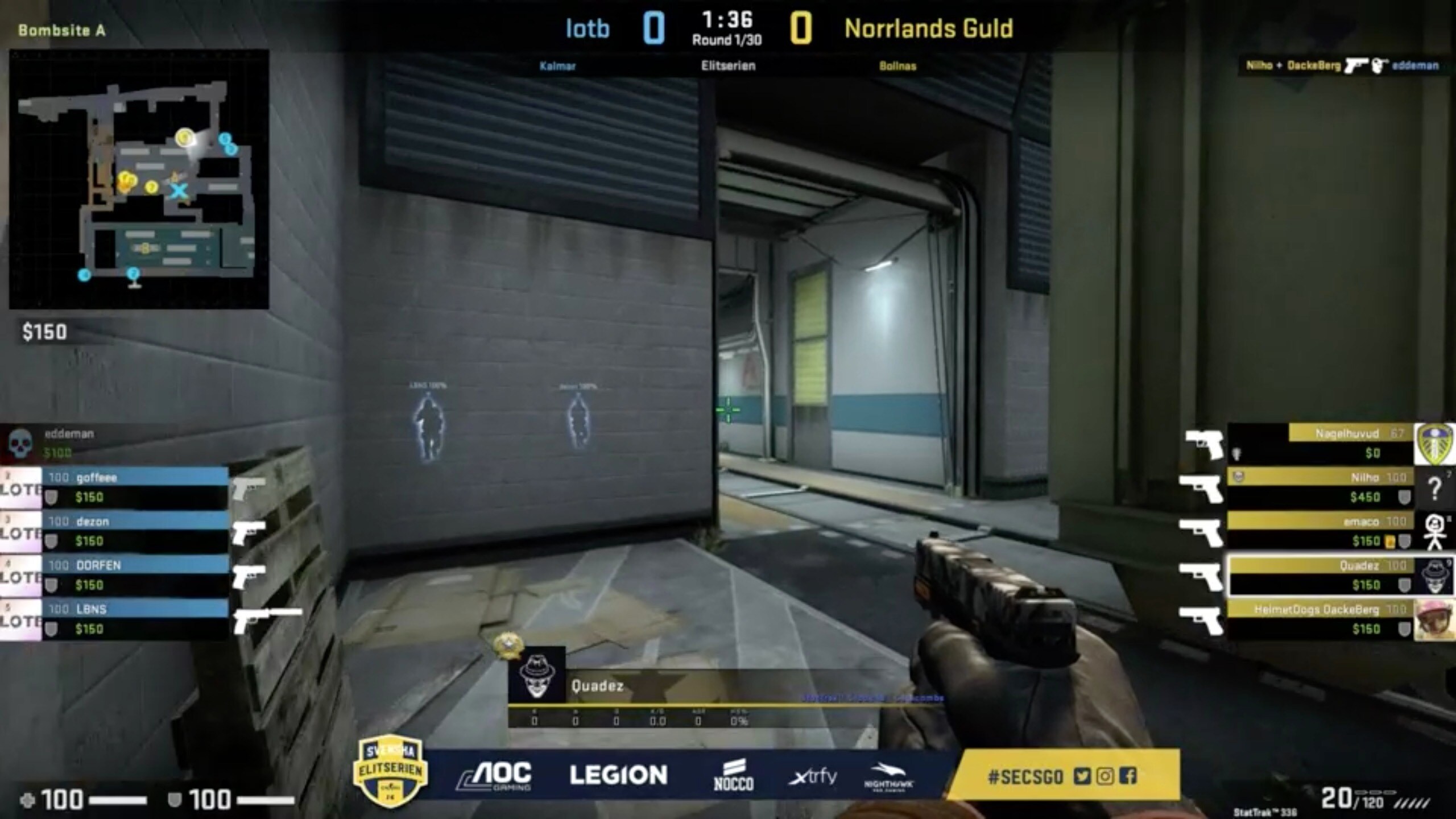The width and height of the screenshot is (1456, 819).
Task: Toggle the armor shield next to goffeee's money
Action: 52,498
